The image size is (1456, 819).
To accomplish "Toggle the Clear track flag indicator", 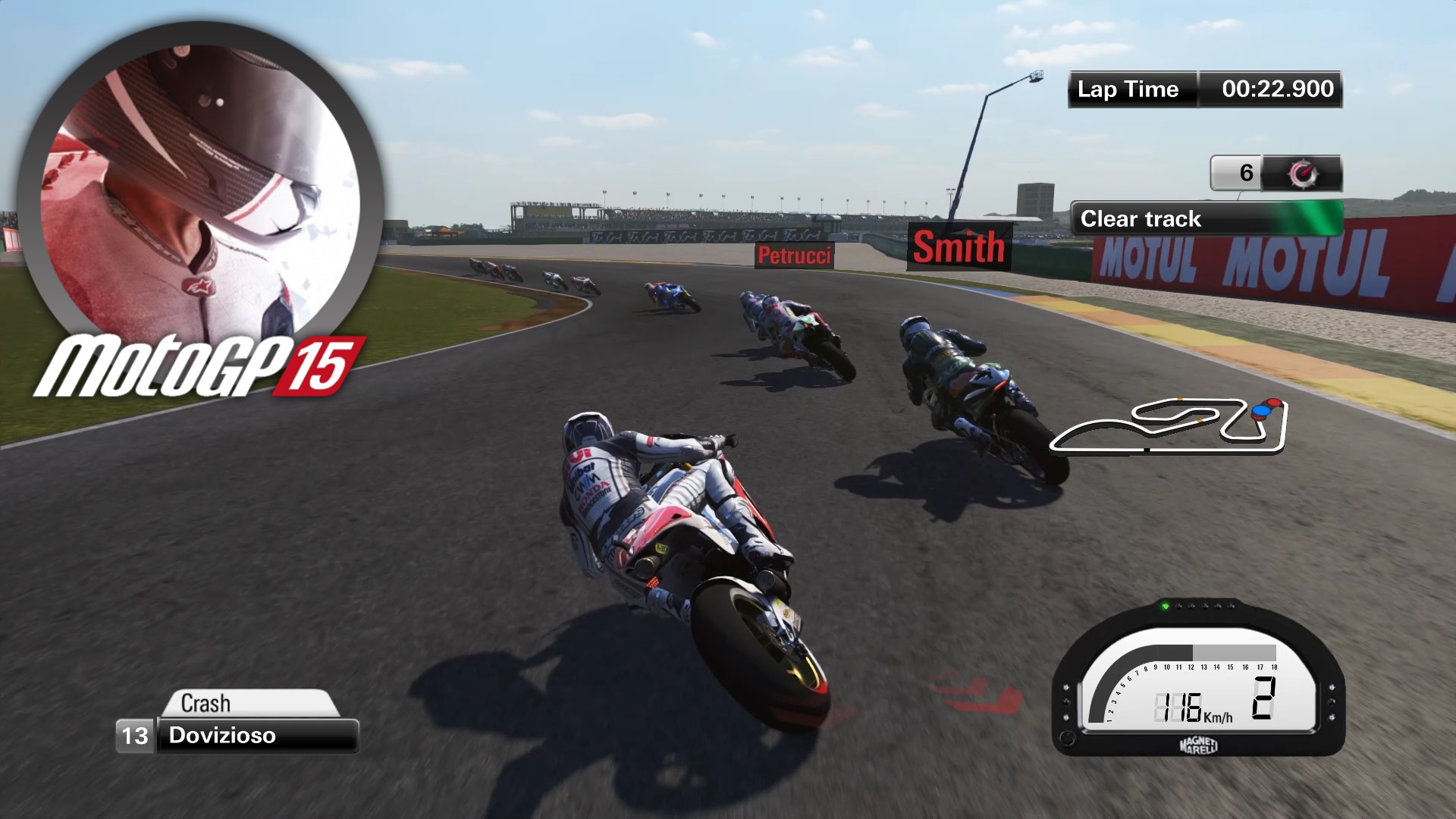I will (x=1206, y=219).
